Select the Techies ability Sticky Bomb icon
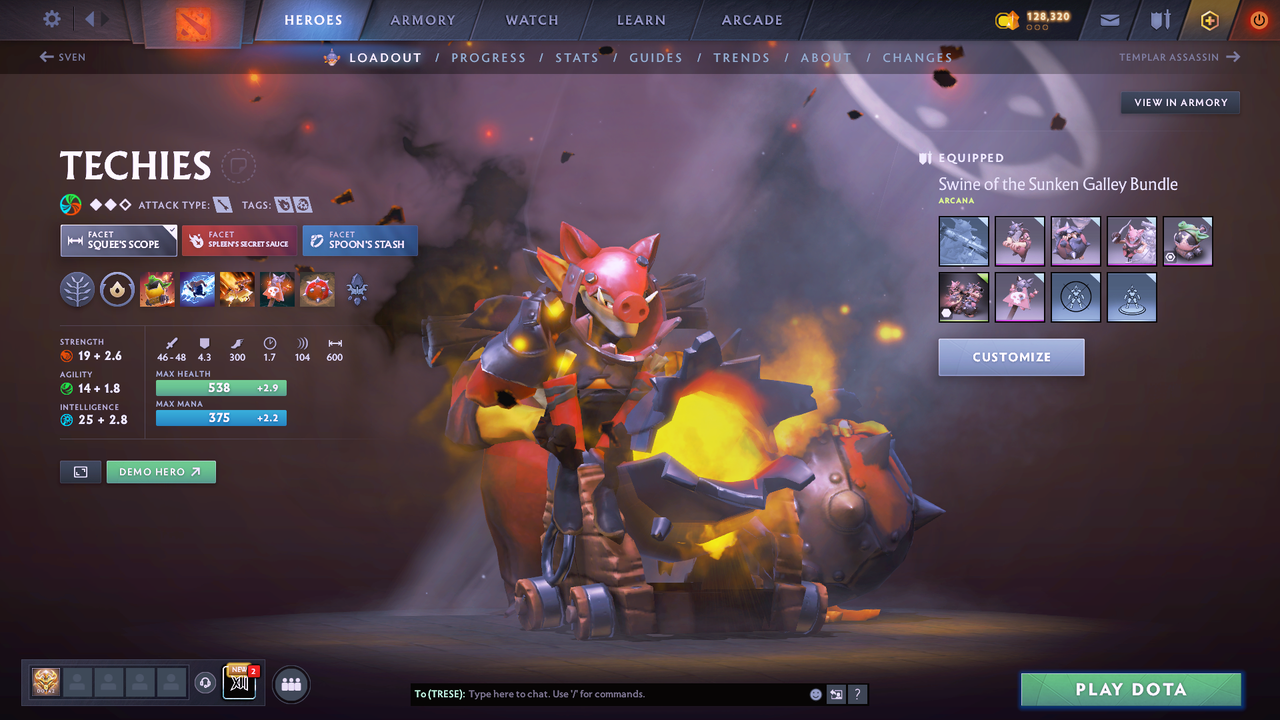The height and width of the screenshot is (720, 1280). coord(155,289)
